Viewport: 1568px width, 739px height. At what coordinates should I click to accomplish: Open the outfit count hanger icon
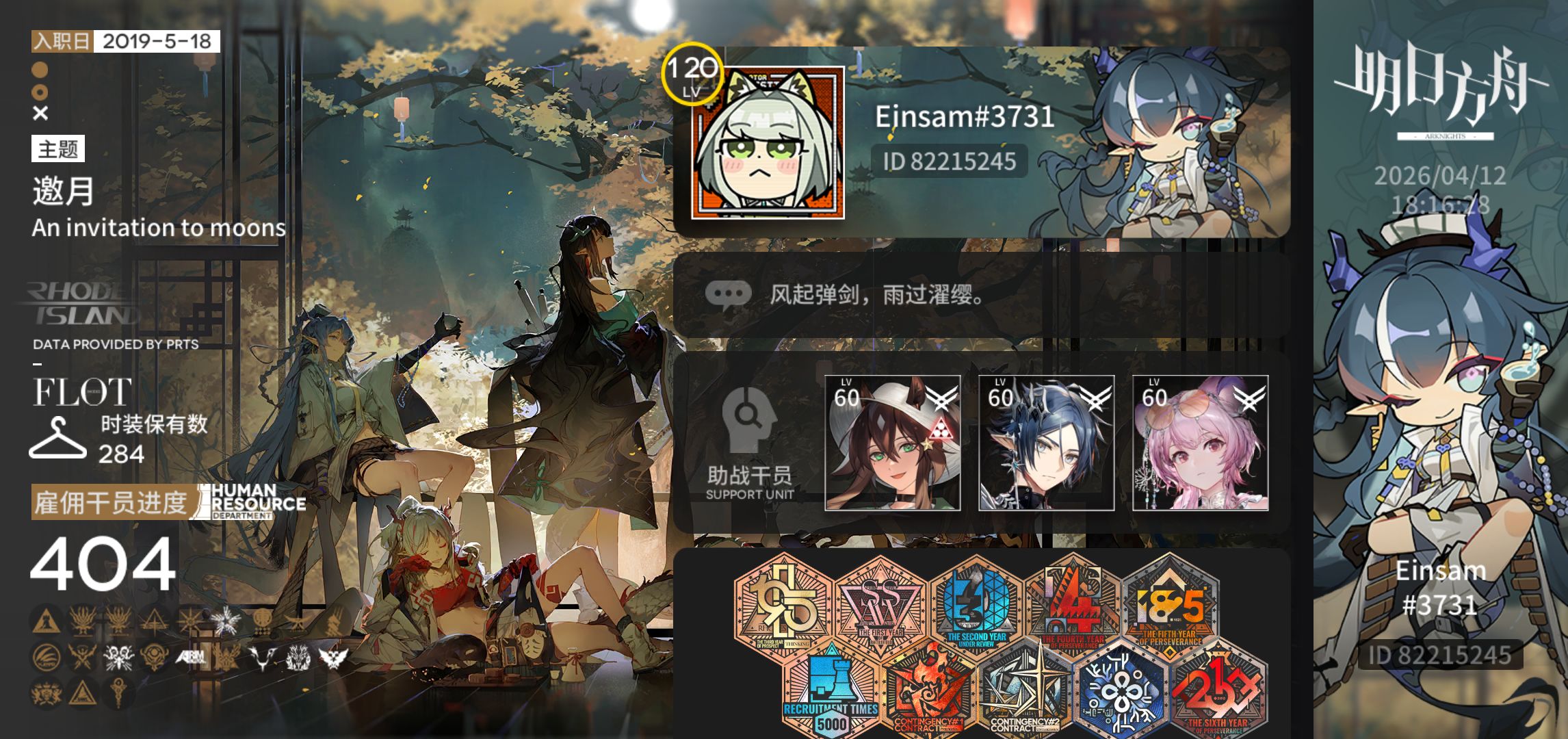pyautogui.click(x=57, y=438)
